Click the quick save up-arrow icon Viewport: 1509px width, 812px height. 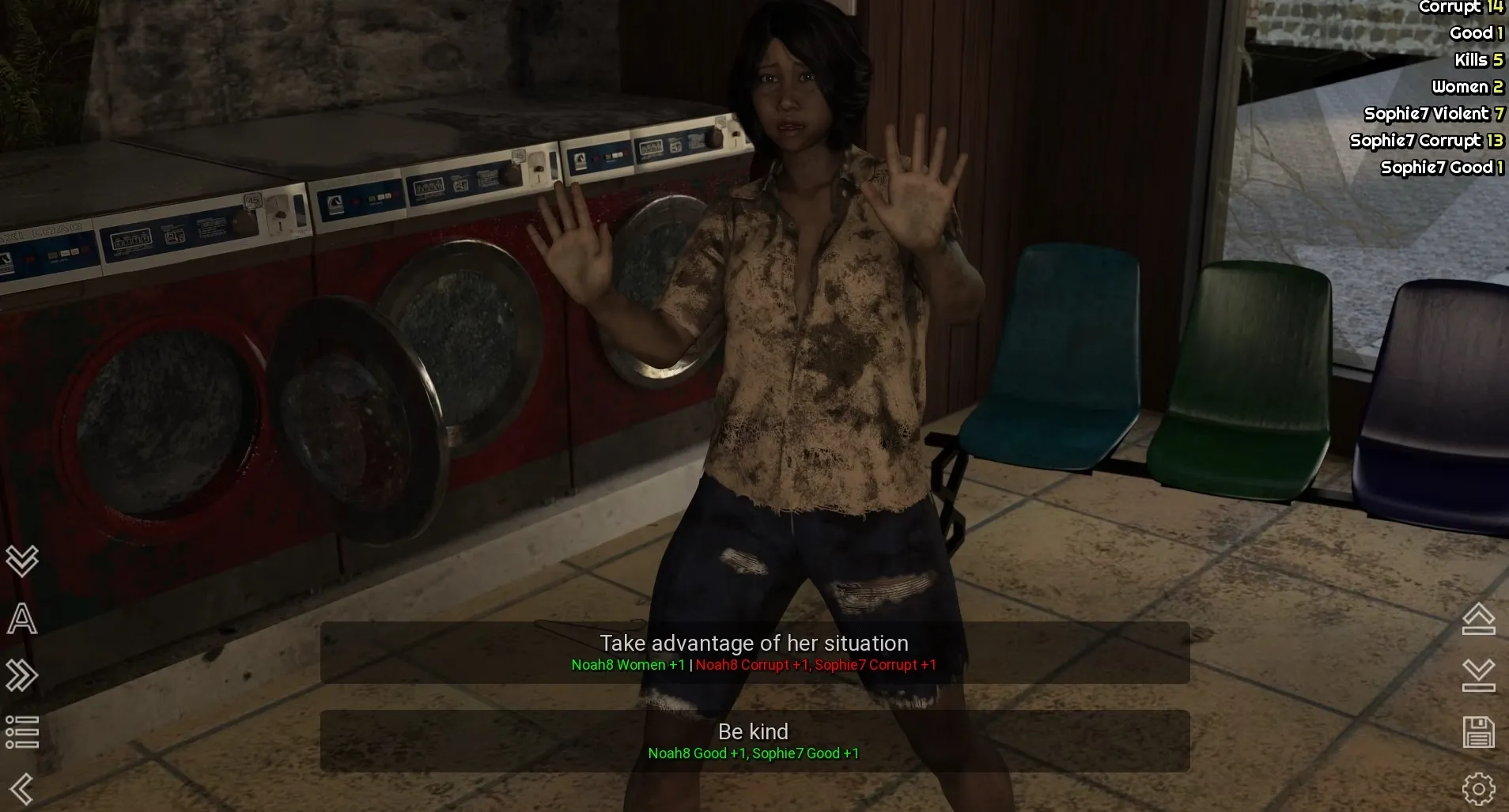tap(1478, 618)
